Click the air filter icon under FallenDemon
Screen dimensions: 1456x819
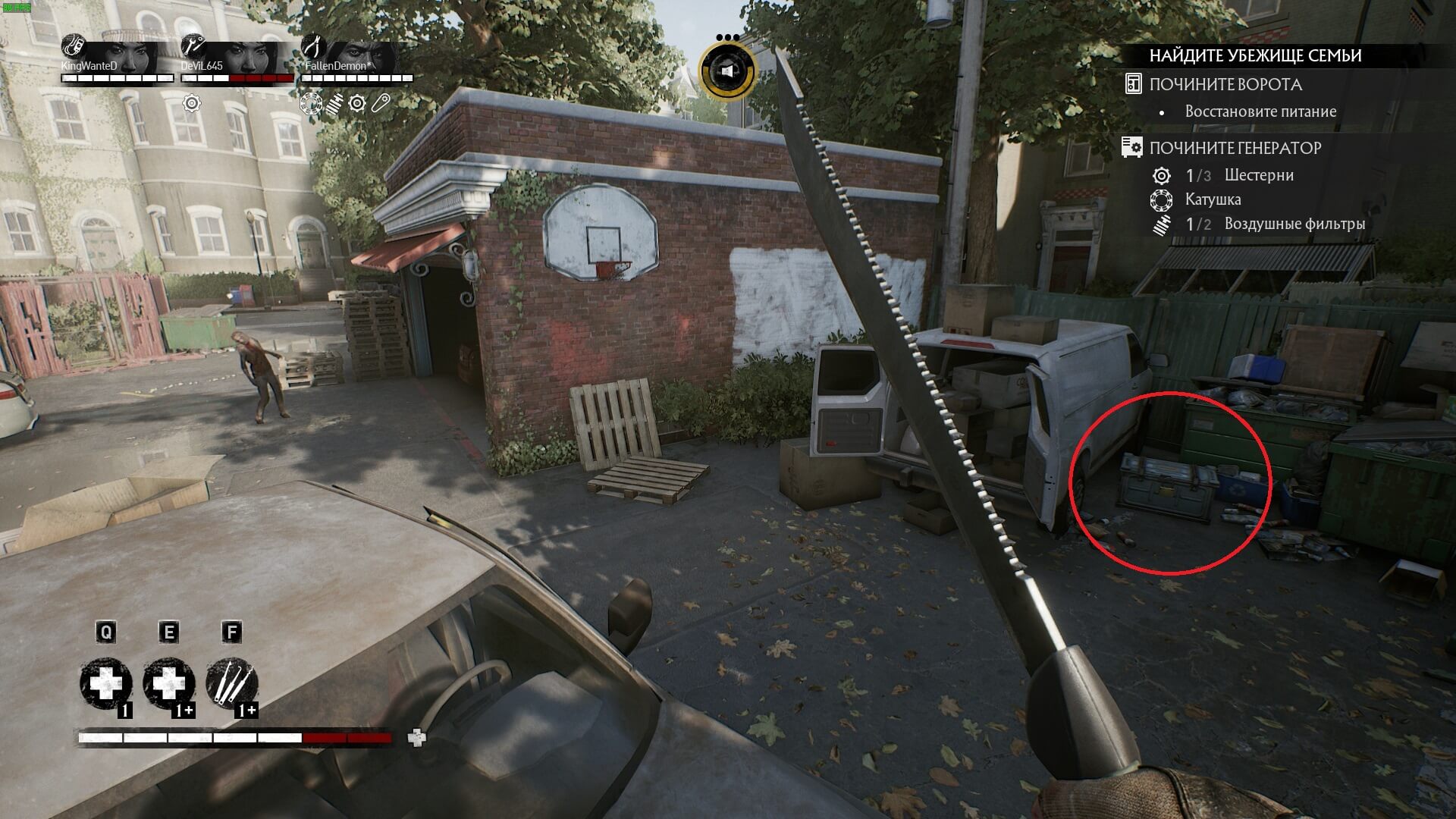tap(334, 103)
